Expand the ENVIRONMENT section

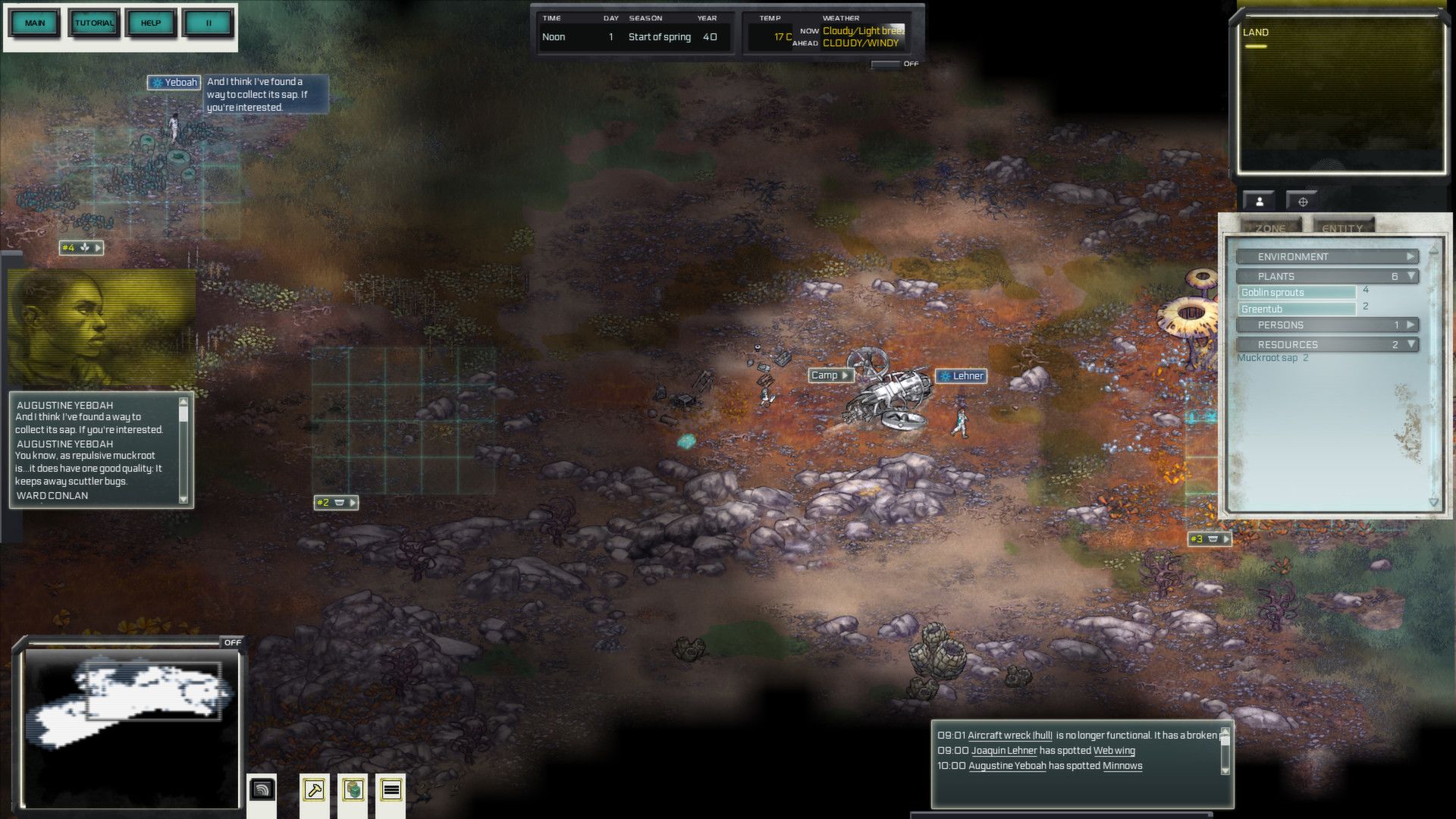[x=1326, y=257]
